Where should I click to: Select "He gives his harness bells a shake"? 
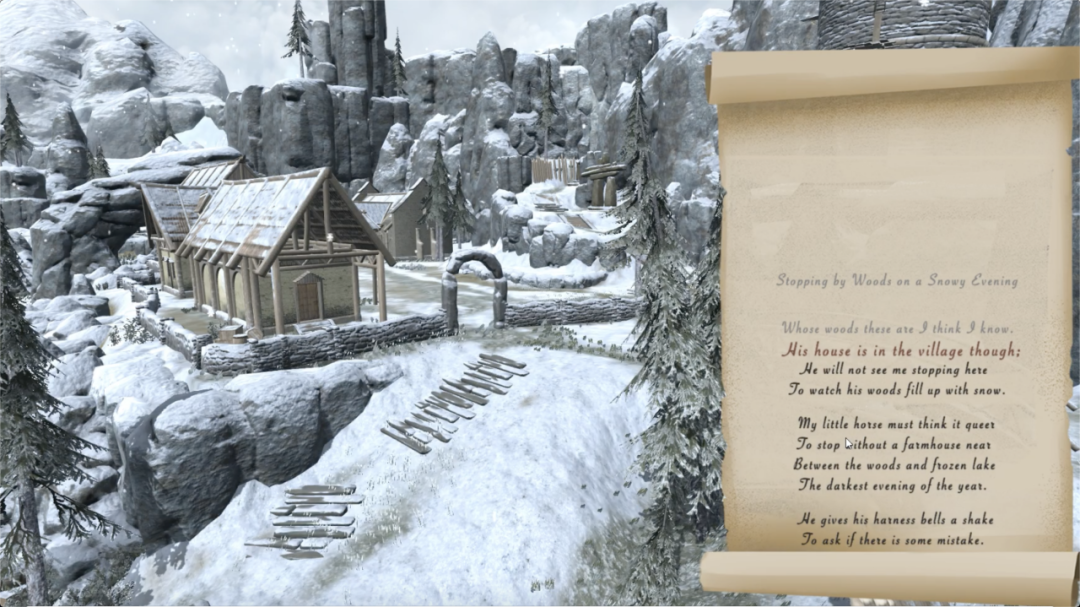[x=895, y=519]
